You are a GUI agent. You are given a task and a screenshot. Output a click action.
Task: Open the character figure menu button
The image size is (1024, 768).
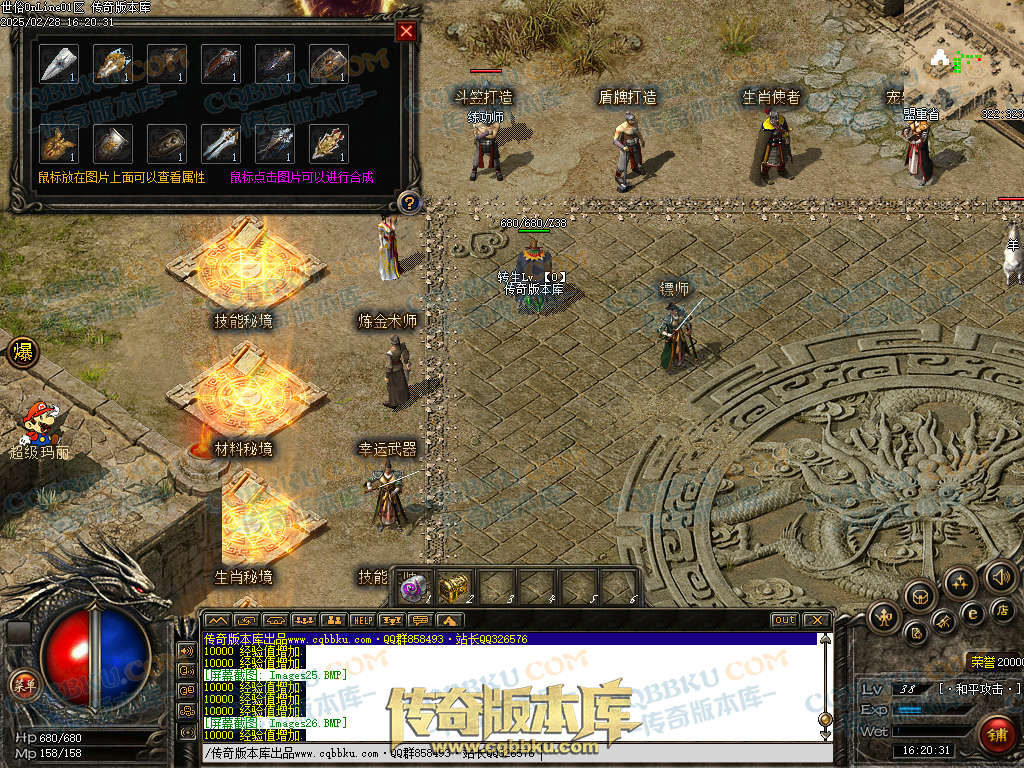point(884,616)
